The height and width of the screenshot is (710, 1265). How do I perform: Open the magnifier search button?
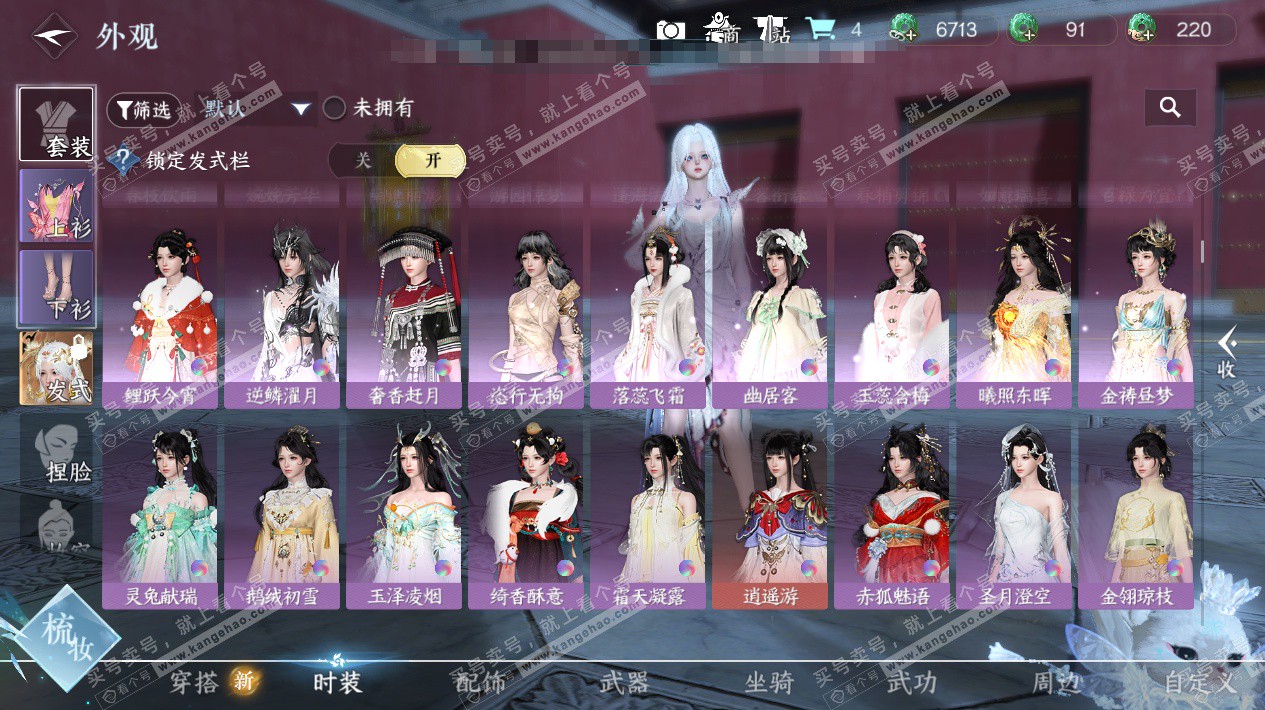[1170, 107]
